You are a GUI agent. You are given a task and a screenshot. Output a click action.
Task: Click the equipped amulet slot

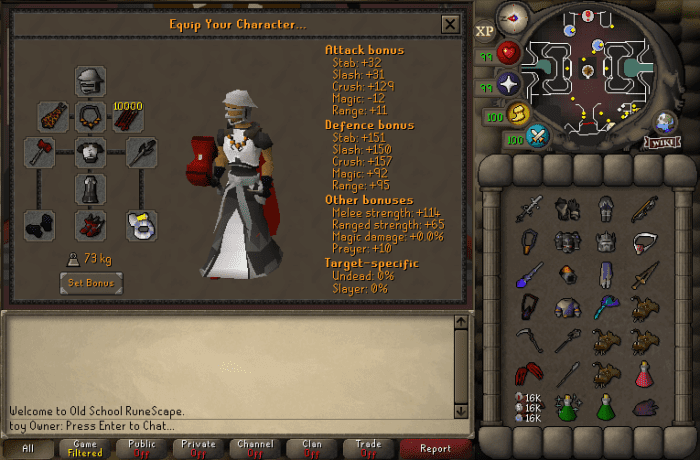(x=91, y=117)
